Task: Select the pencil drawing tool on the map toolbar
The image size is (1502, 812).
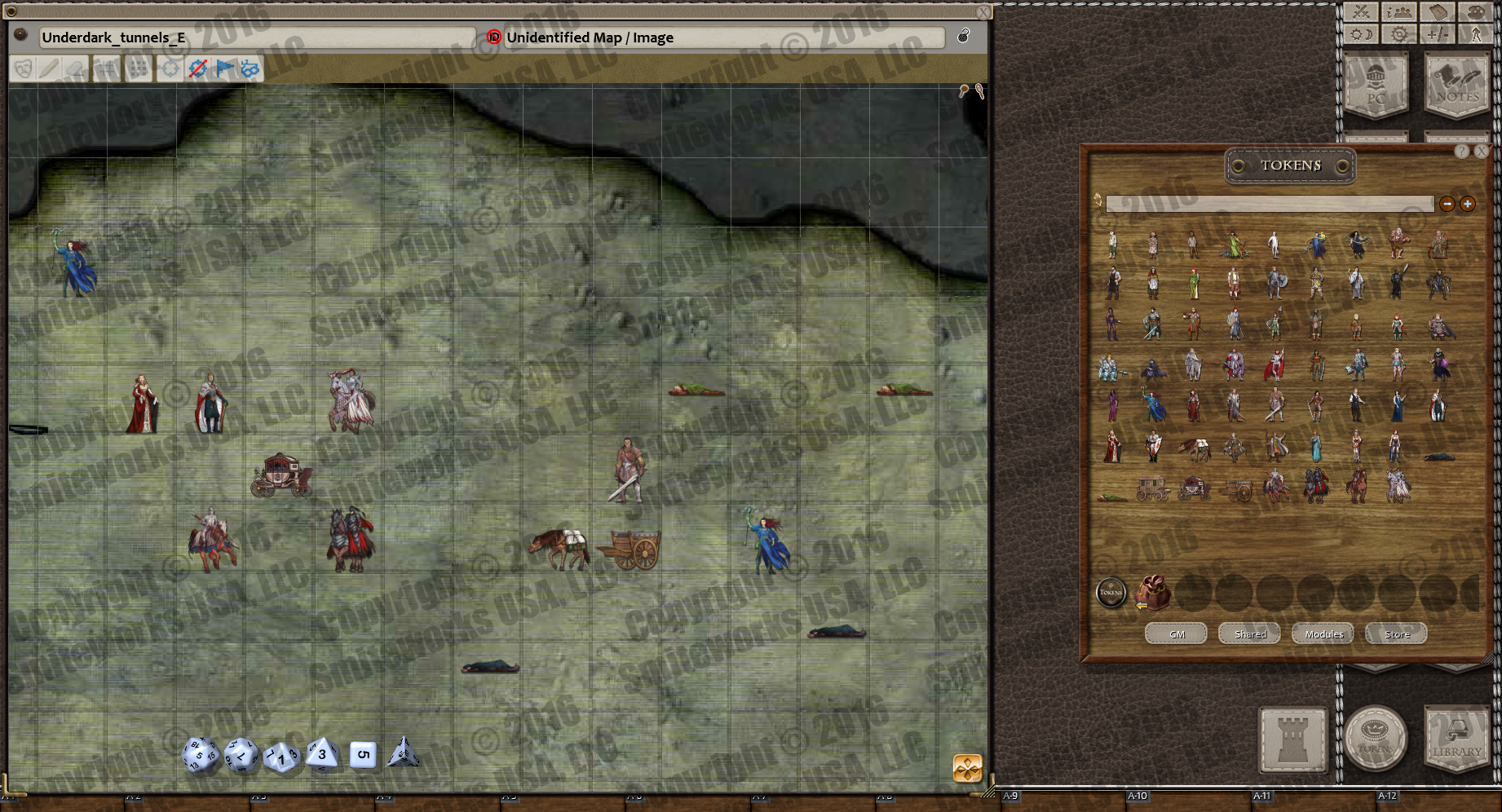Action: click(47, 68)
